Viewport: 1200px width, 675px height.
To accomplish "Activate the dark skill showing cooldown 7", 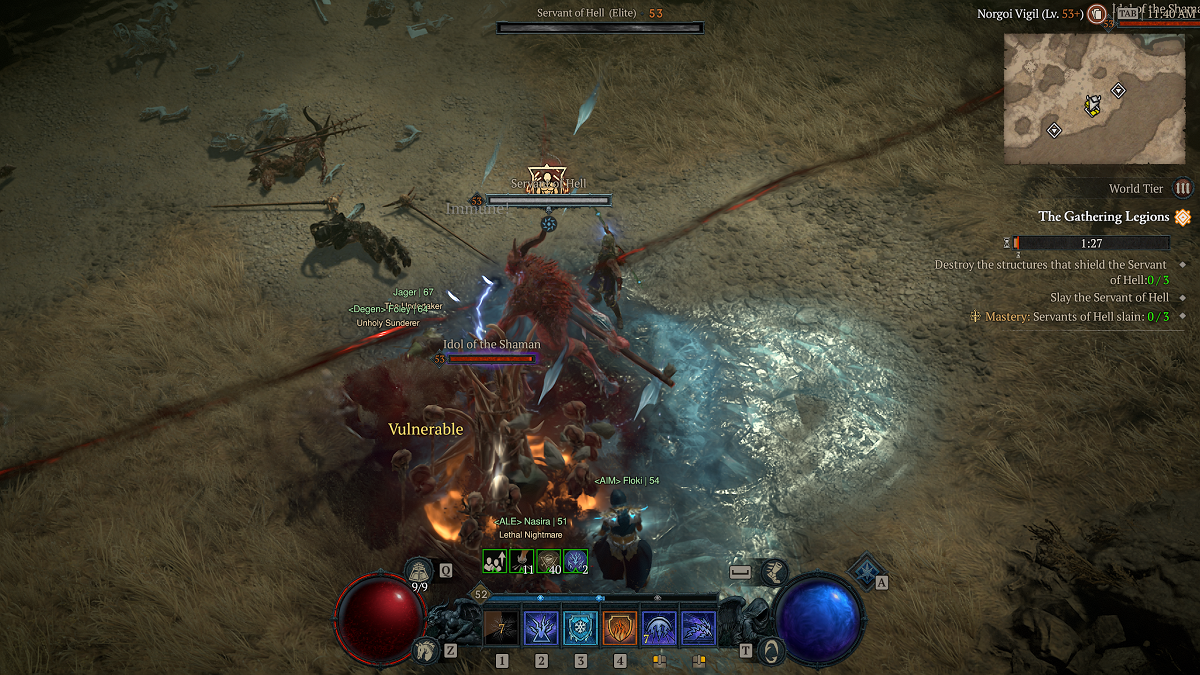I will pos(501,629).
